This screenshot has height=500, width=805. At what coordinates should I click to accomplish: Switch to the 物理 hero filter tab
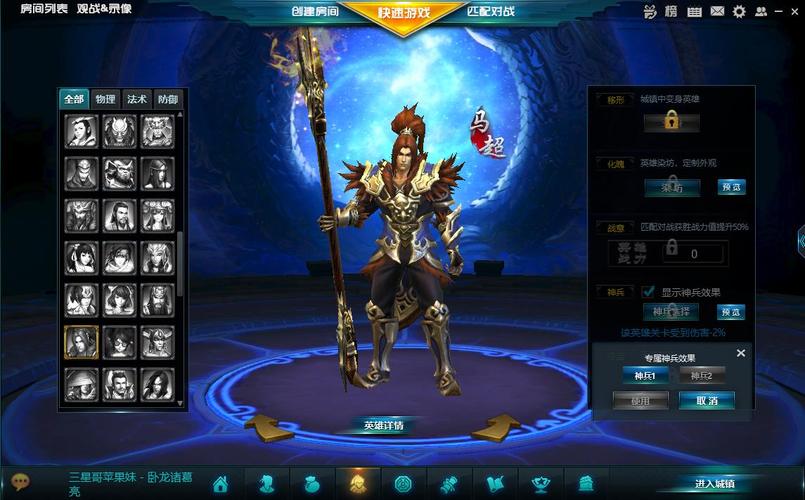[x=106, y=99]
